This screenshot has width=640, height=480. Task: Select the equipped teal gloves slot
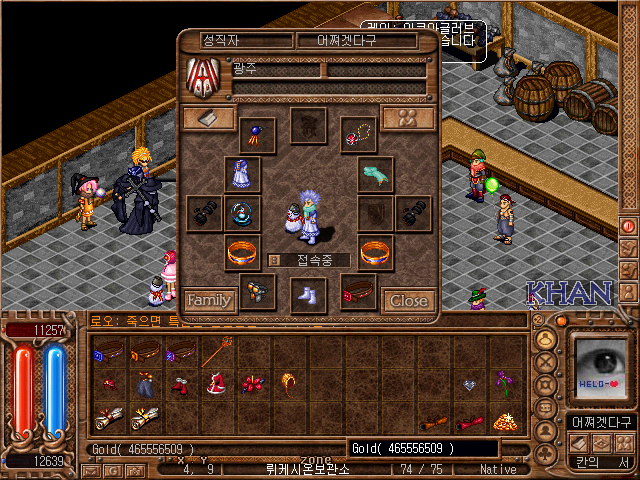[x=375, y=174]
